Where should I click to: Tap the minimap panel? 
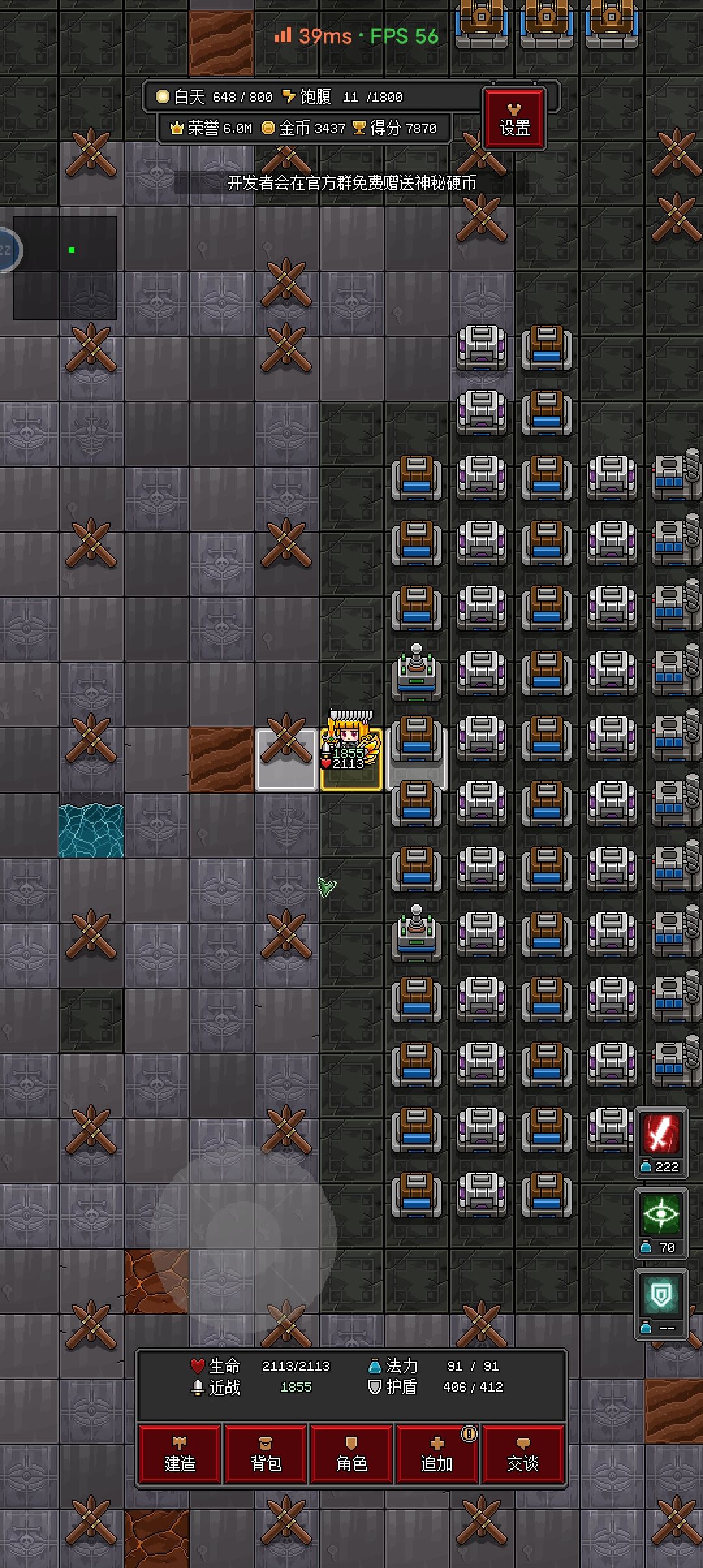65,268
